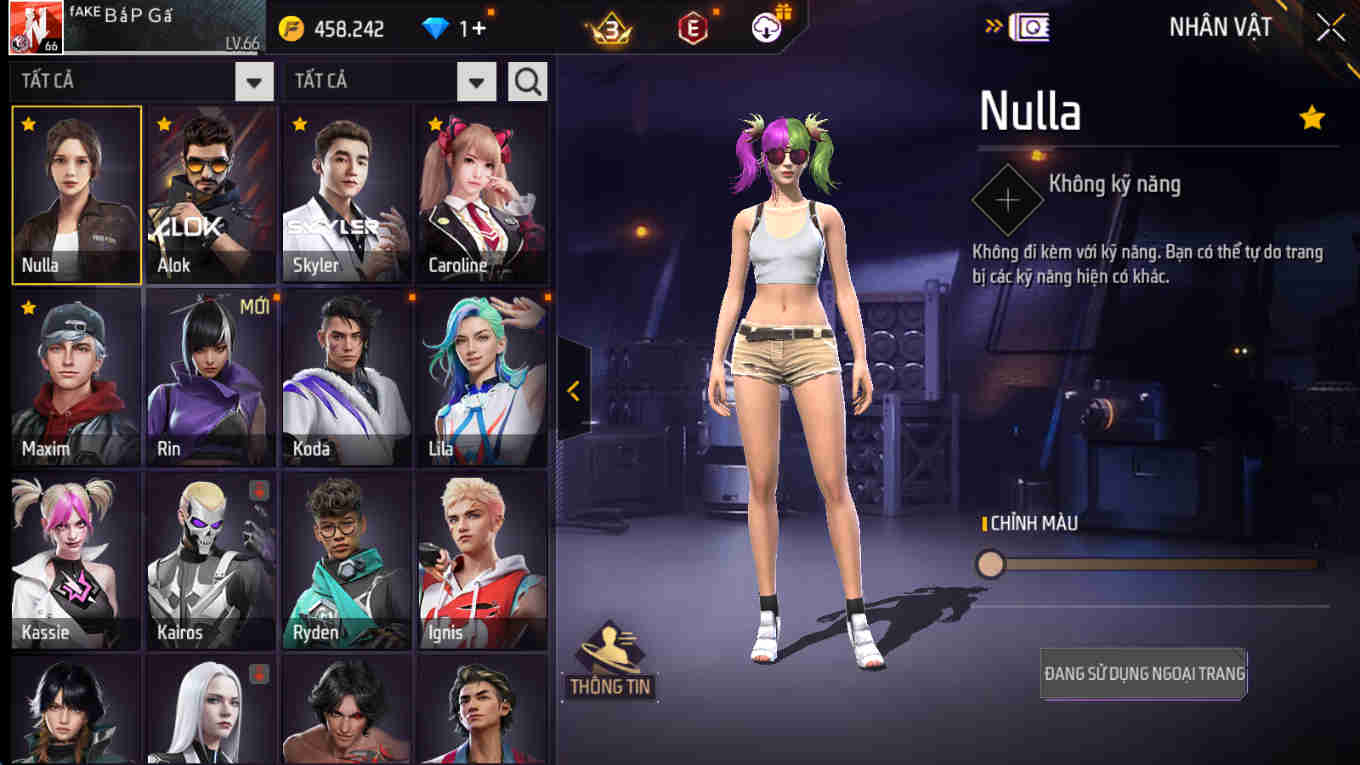This screenshot has height=765, width=1360.
Task: Toggle the star on Caroline's portrait
Action: 433,122
